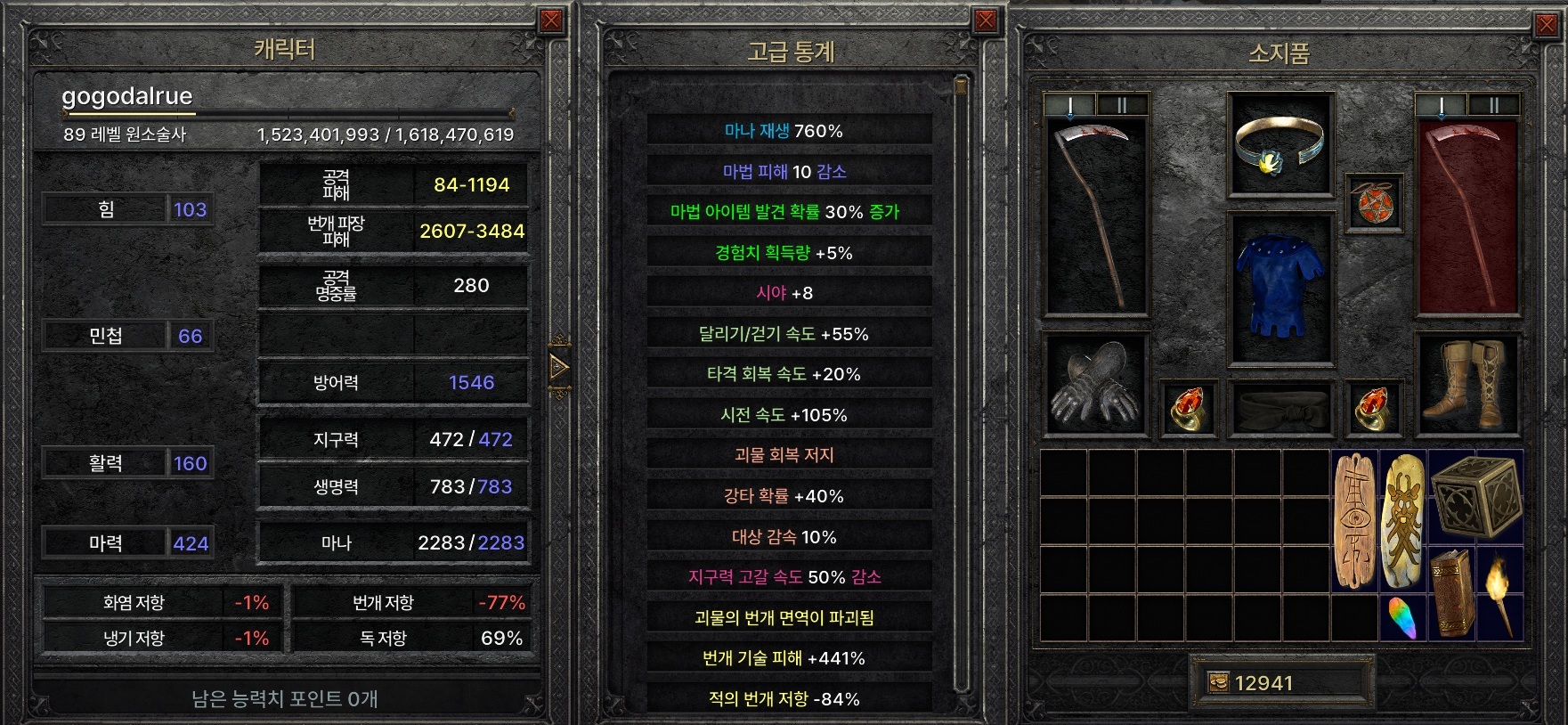Close the character panel
The image size is (1568, 725).
[x=551, y=21]
